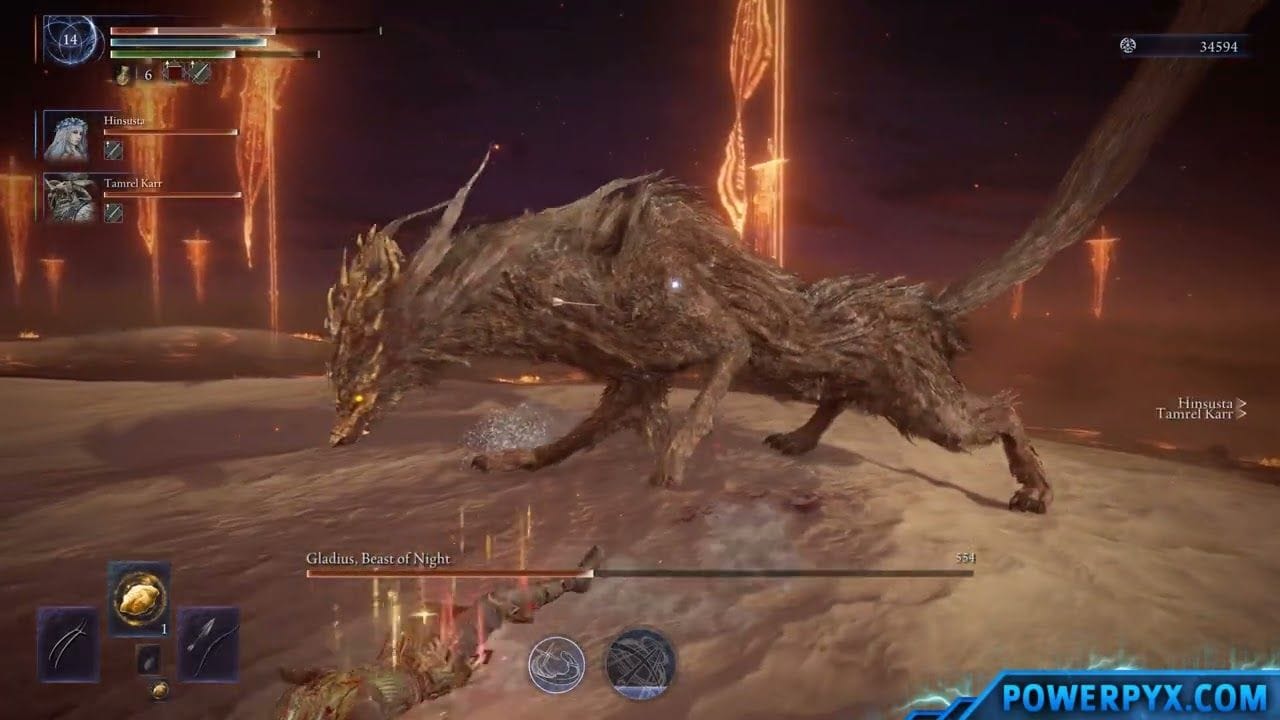Select Tamrel Karr's teammate portrait

(x=68, y=198)
